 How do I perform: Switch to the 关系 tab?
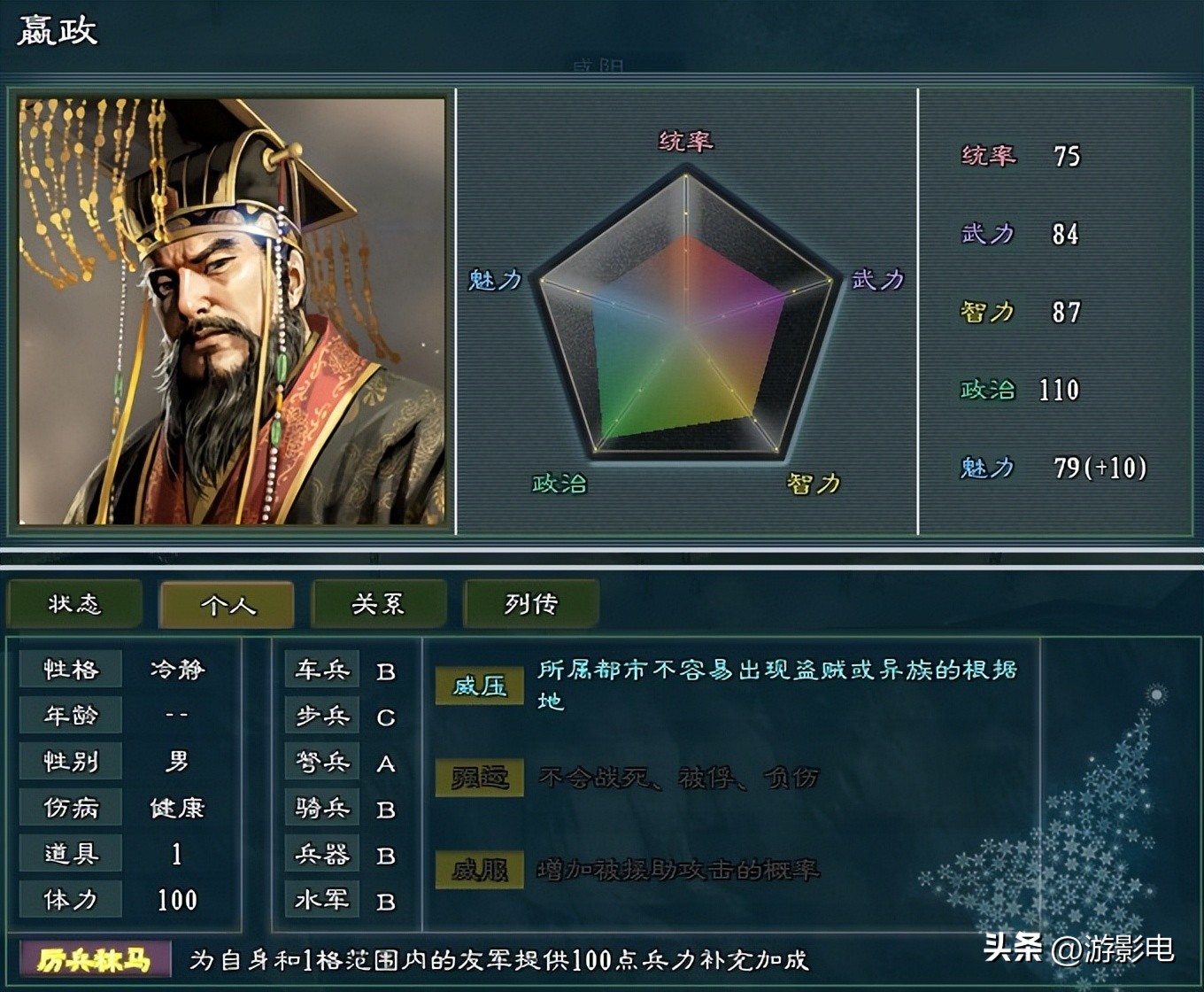[379, 603]
